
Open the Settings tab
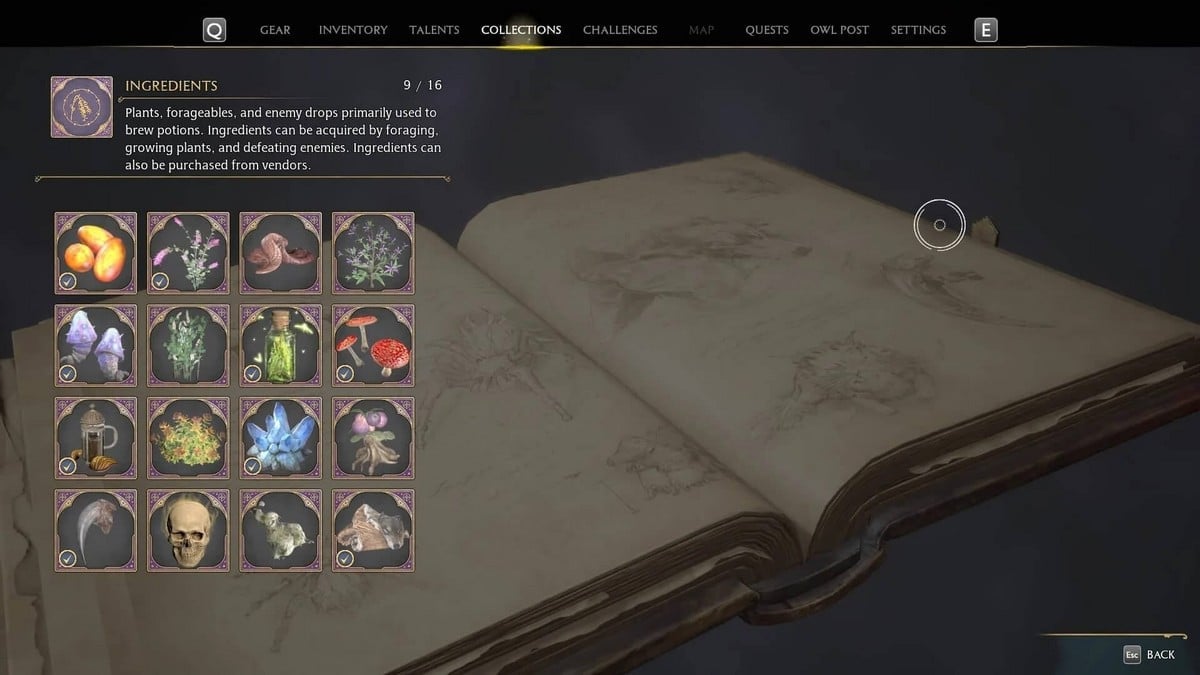tap(918, 30)
